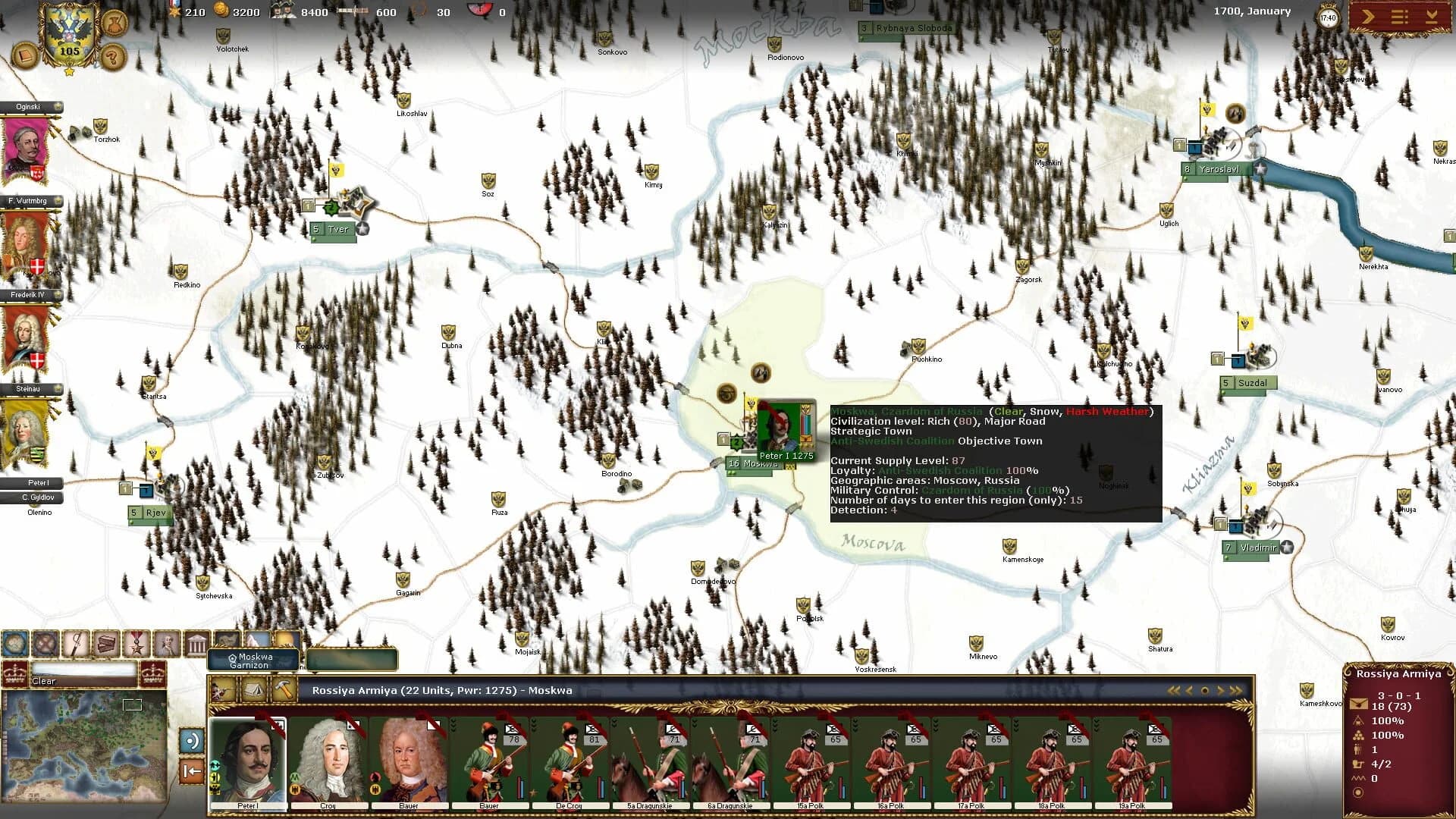Select the 15a Polk unit portrait
Screen dimensions: 1456x819
[811, 758]
